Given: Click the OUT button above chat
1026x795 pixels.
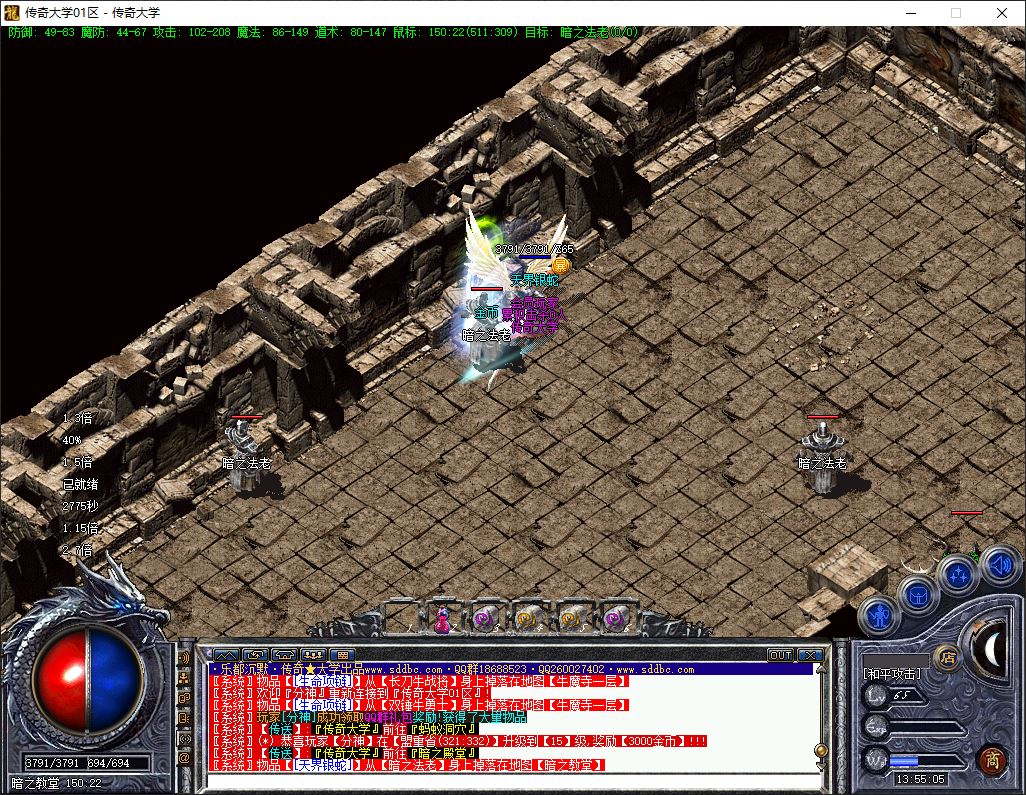Looking at the screenshot, I should coord(780,655).
